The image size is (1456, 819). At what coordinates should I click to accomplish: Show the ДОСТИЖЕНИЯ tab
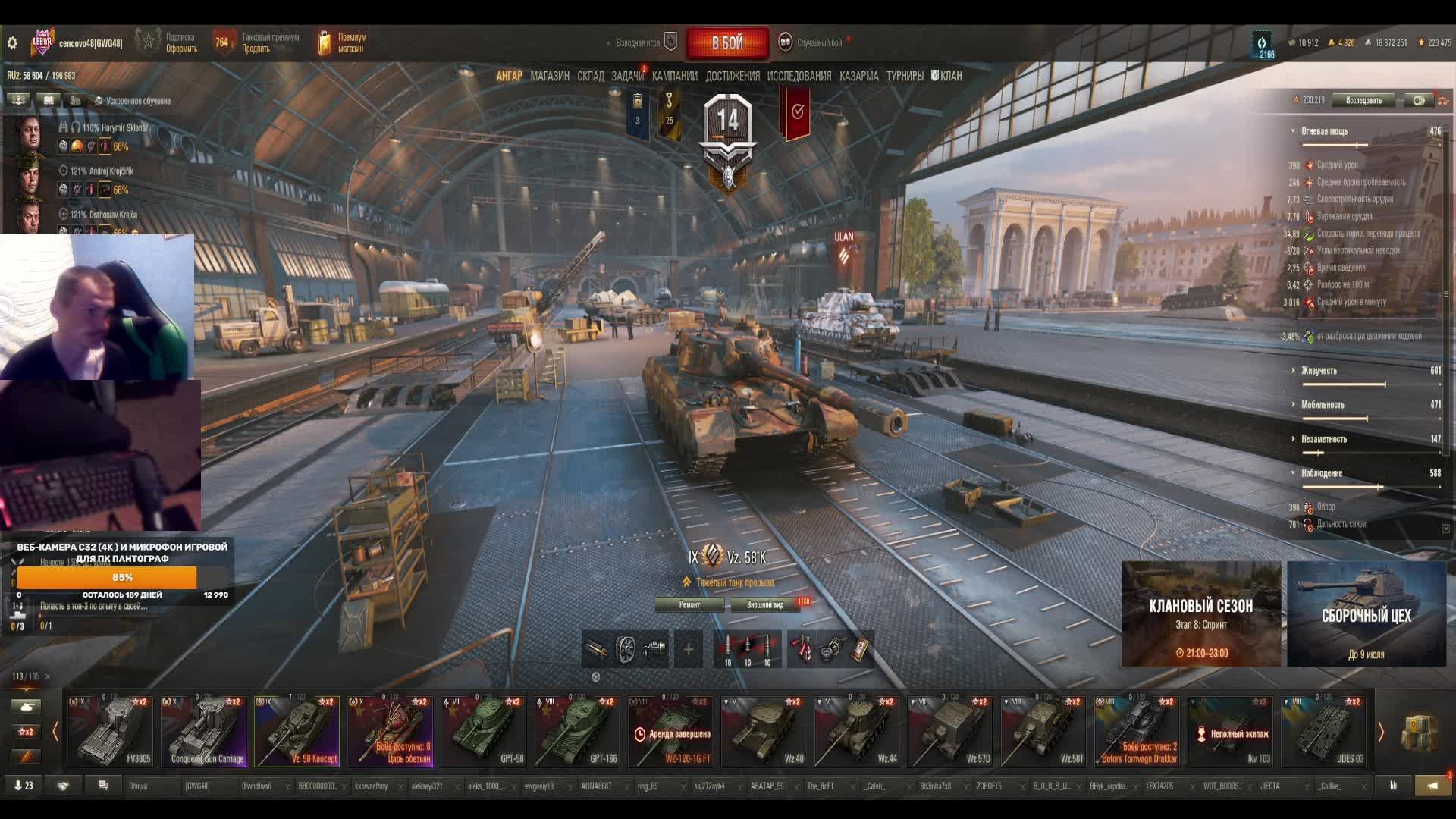(x=732, y=76)
